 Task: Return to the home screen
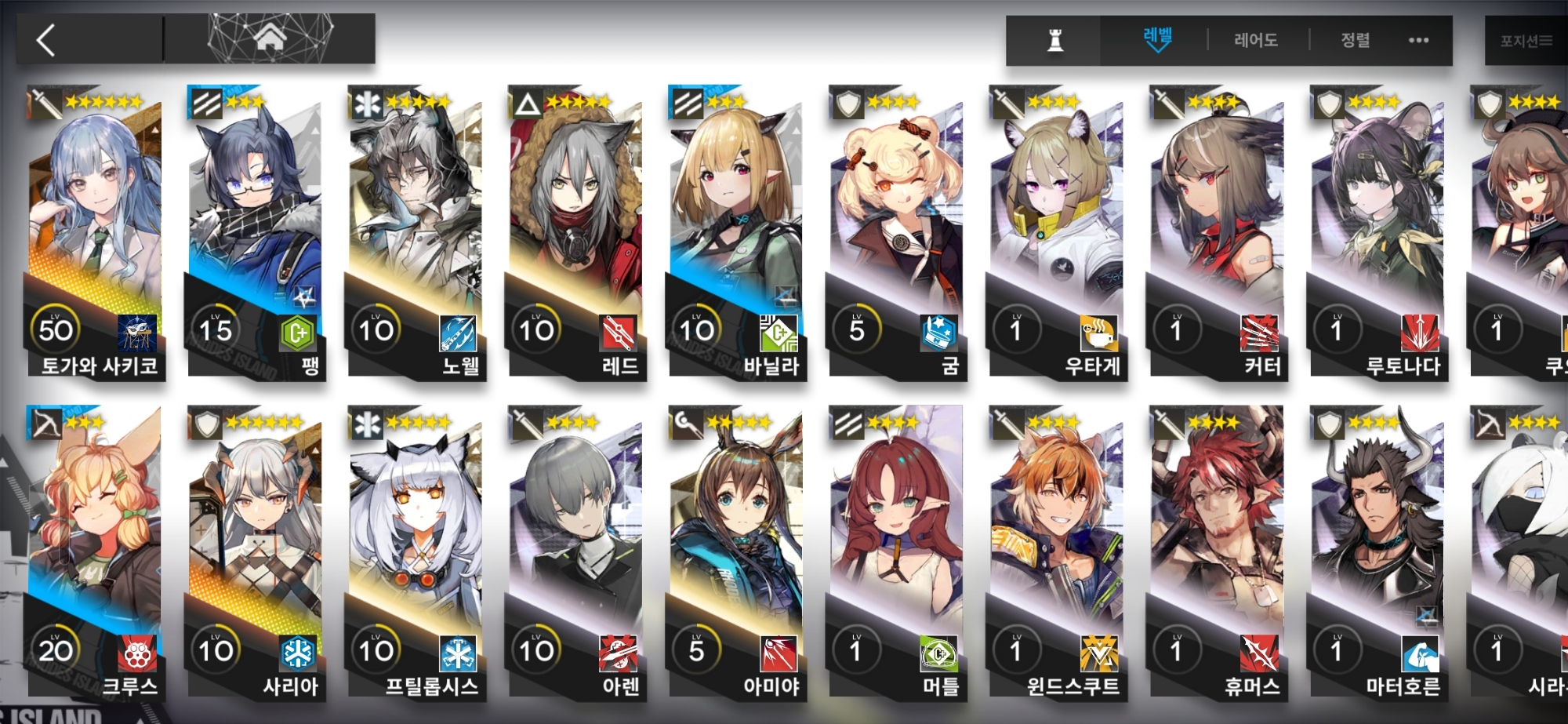click(x=270, y=38)
